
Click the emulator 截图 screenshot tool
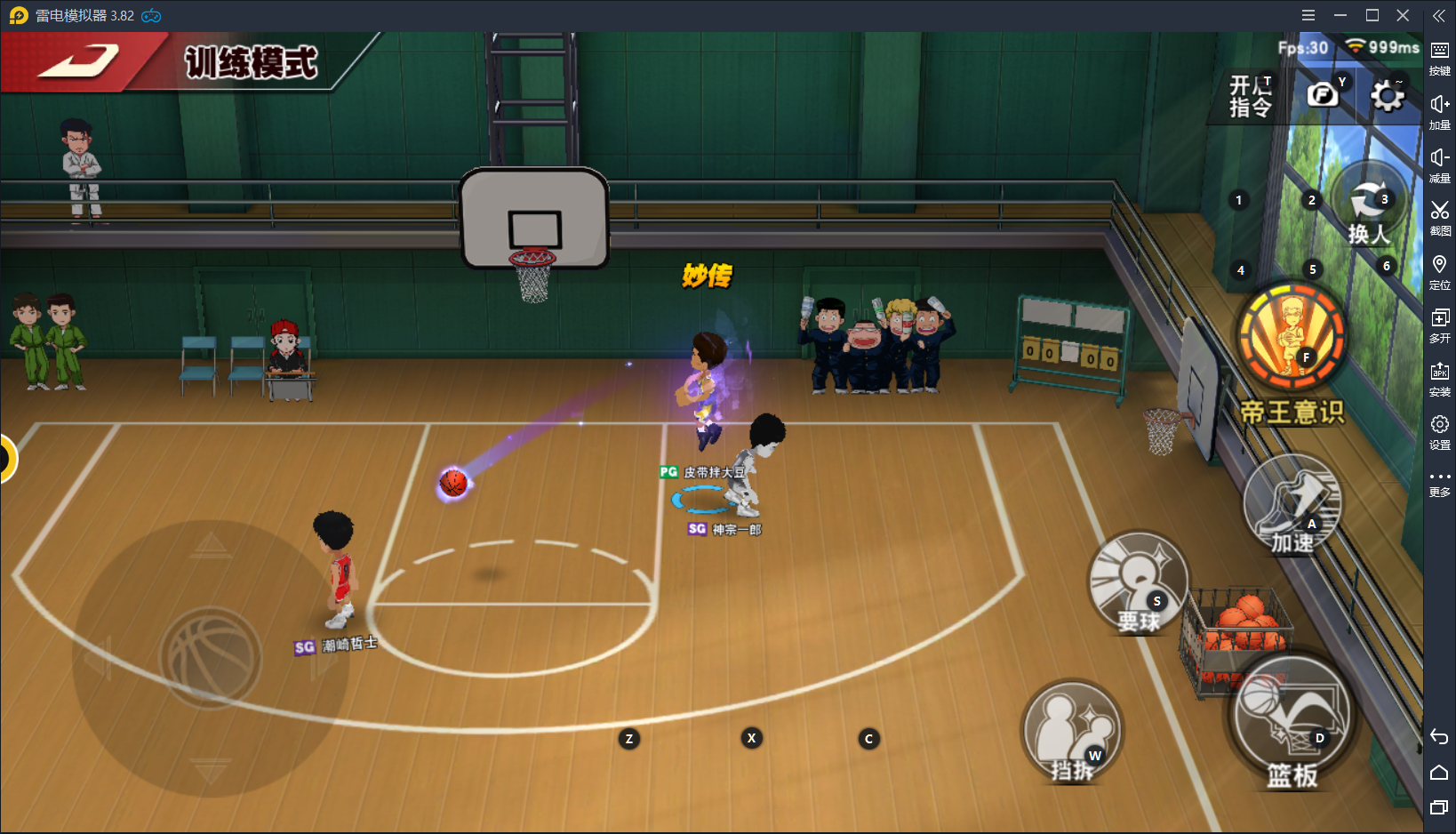(x=1439, y=216)
